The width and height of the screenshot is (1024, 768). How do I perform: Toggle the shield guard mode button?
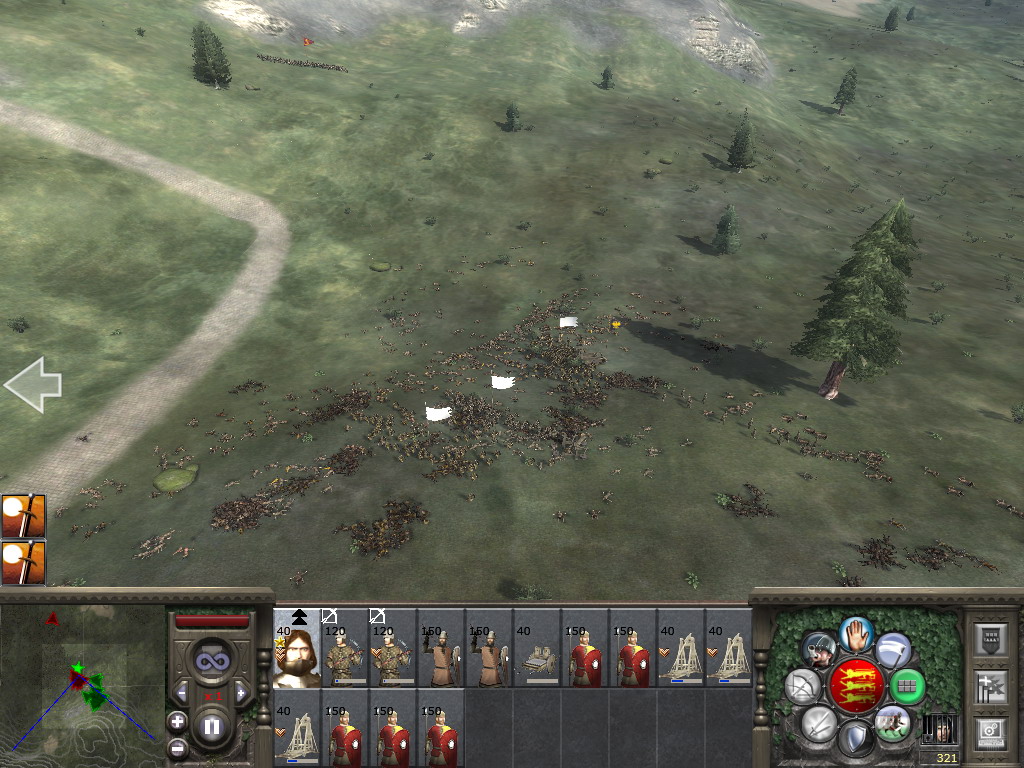tap(855, 740)
